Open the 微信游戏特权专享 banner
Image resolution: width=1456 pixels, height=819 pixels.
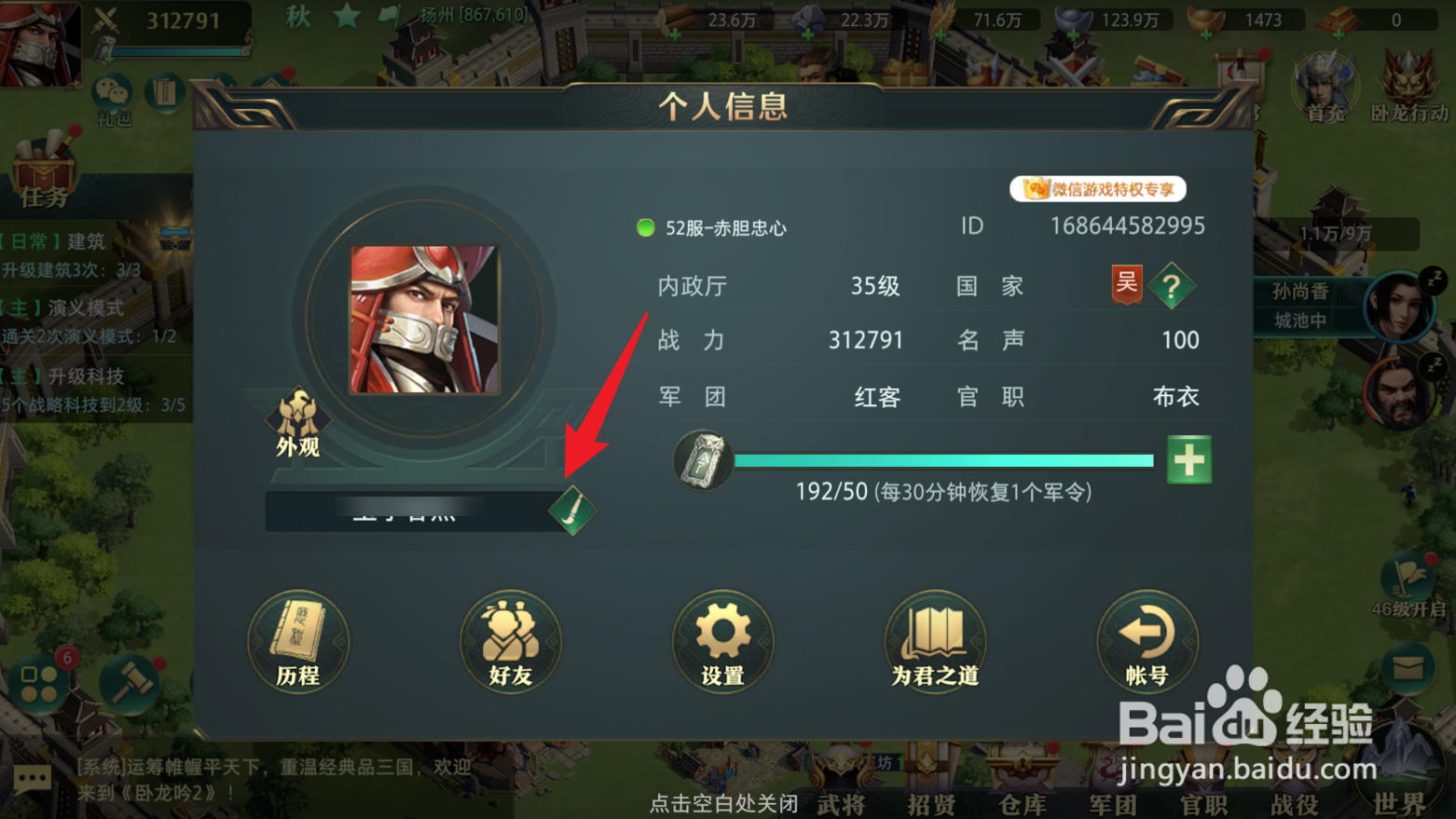[x=1098, y=188]
